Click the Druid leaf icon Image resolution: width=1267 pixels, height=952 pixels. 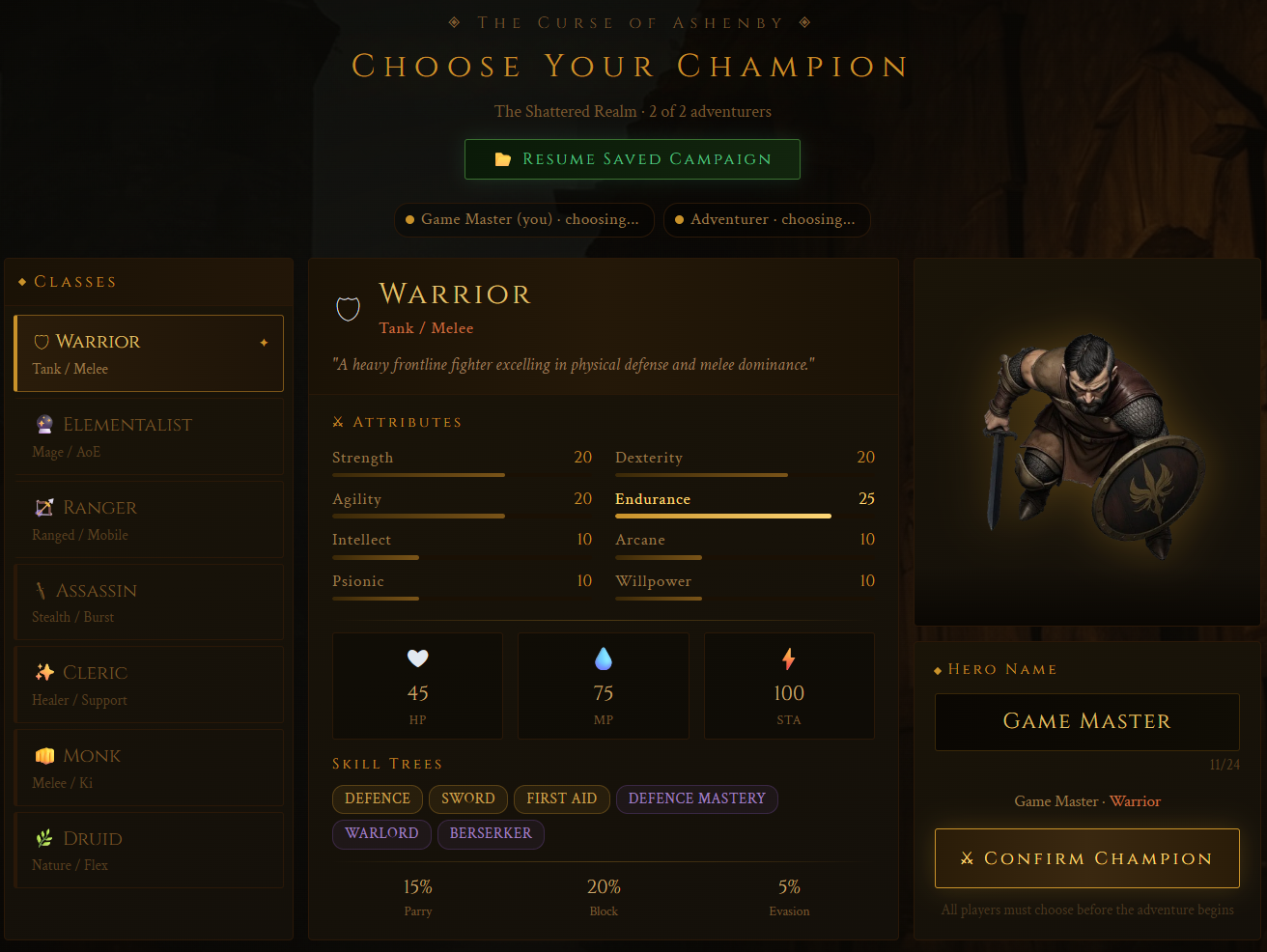click(x=42, y=838)
